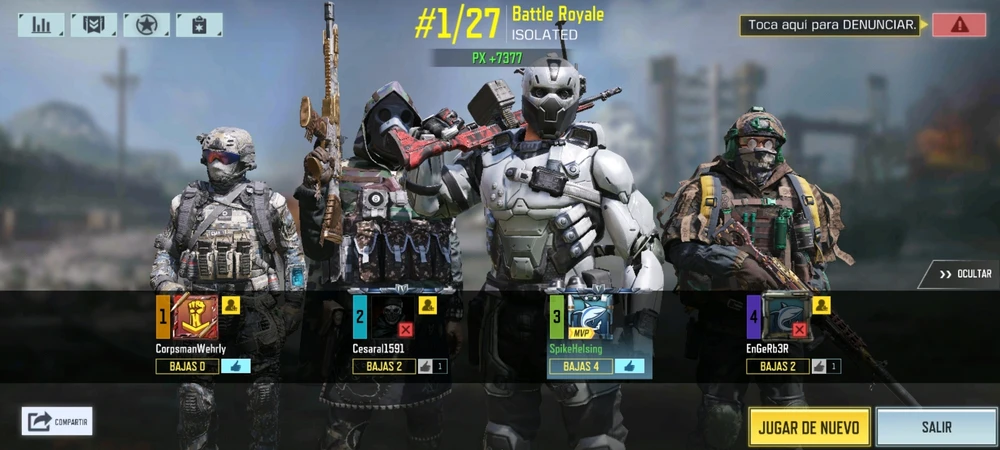The image size is (1000, 450).
Task: Open CorpsmanWehrly's avatar
Action: tap(195, 317)
